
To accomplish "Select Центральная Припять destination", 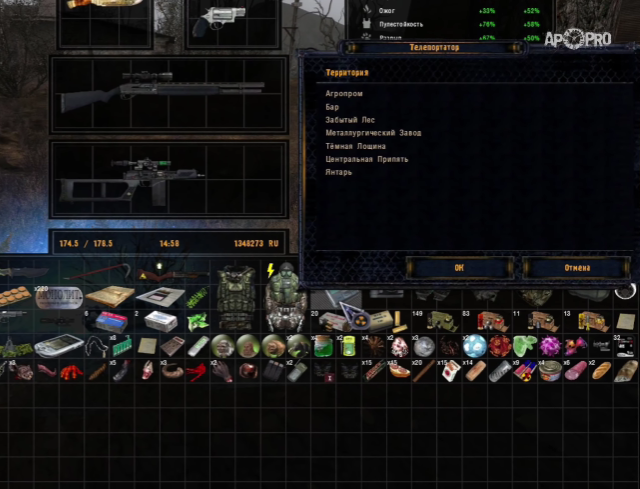I will (366, 158).
